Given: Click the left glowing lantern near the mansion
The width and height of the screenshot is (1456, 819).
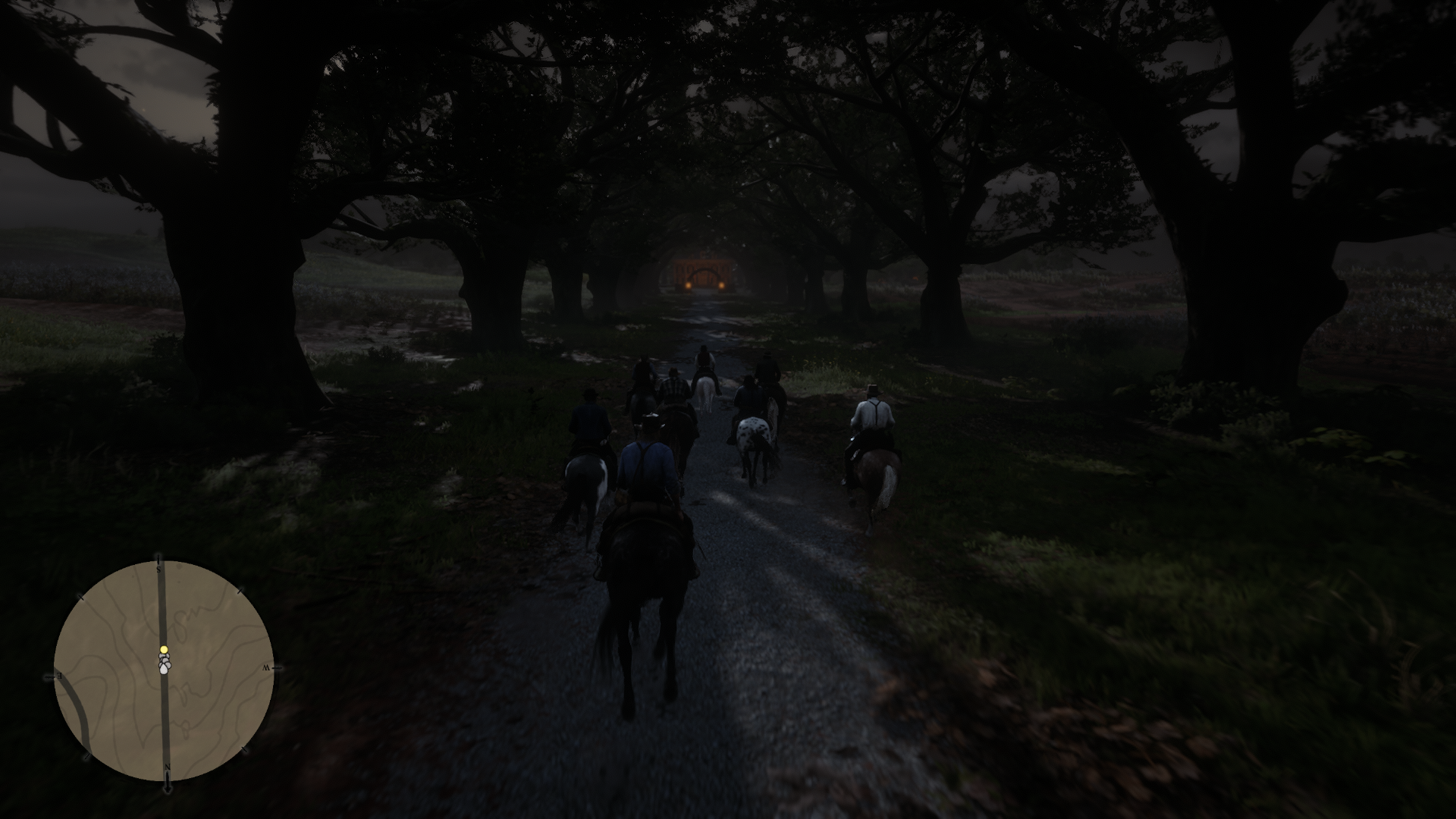Looking at the screenshot, I should [x=689, y=285].
